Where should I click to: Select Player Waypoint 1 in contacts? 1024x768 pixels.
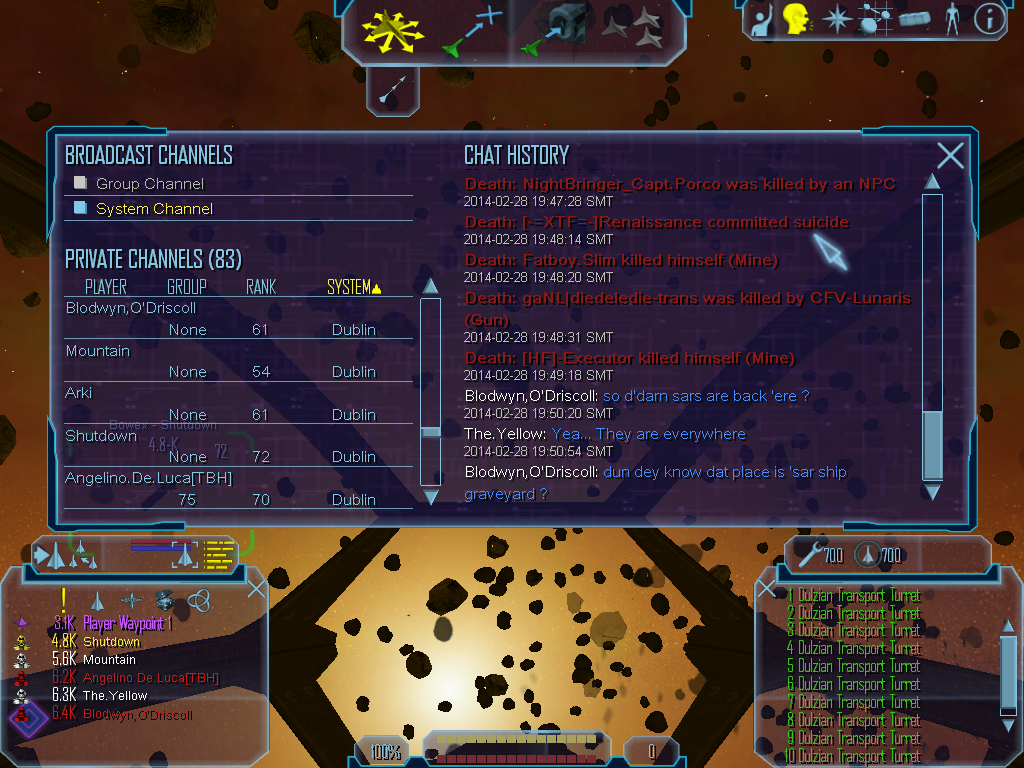point(127,624)
